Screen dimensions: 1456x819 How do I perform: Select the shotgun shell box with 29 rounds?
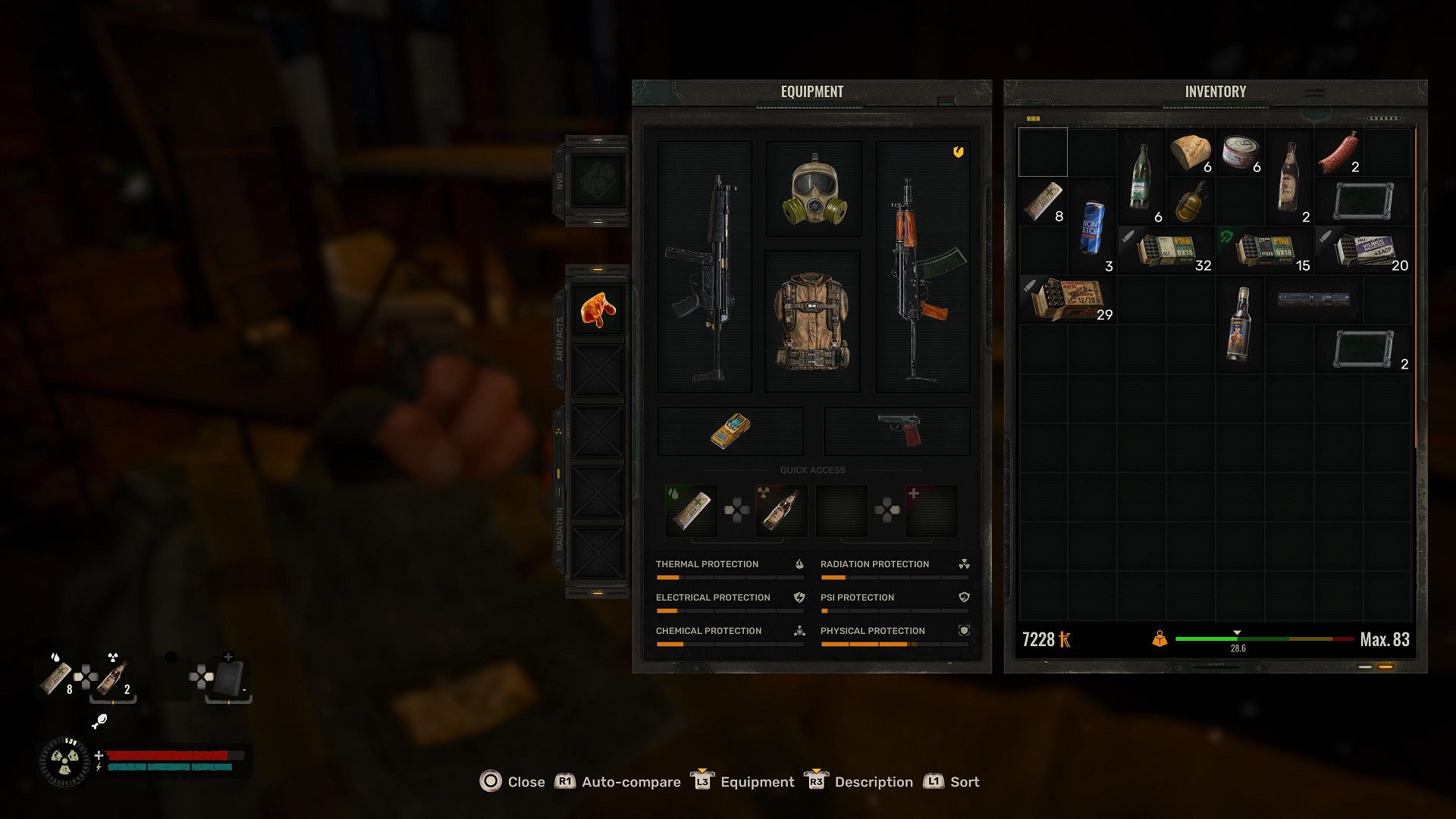[1067, 300]
